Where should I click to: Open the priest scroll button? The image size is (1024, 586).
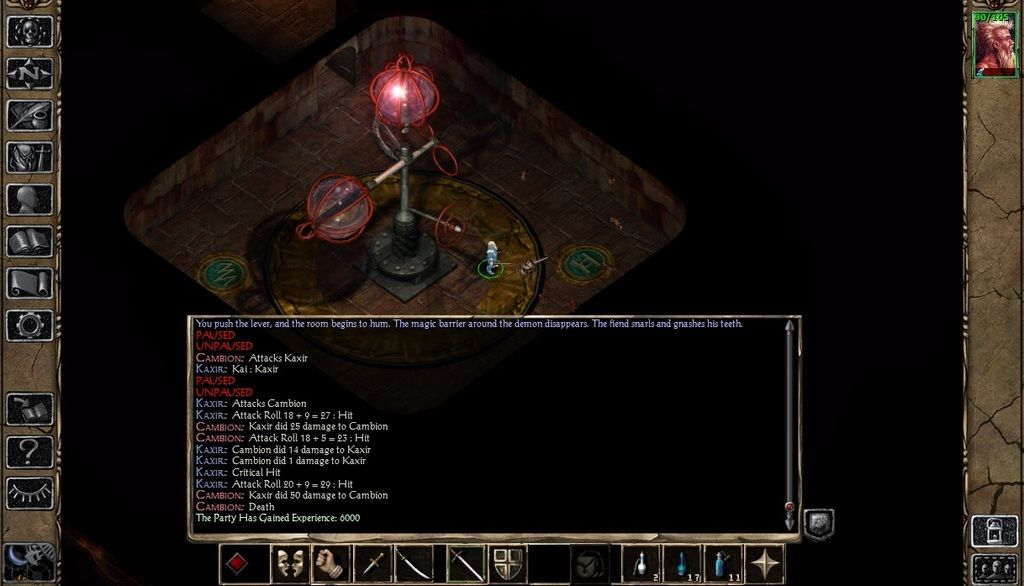click(30, 283)
